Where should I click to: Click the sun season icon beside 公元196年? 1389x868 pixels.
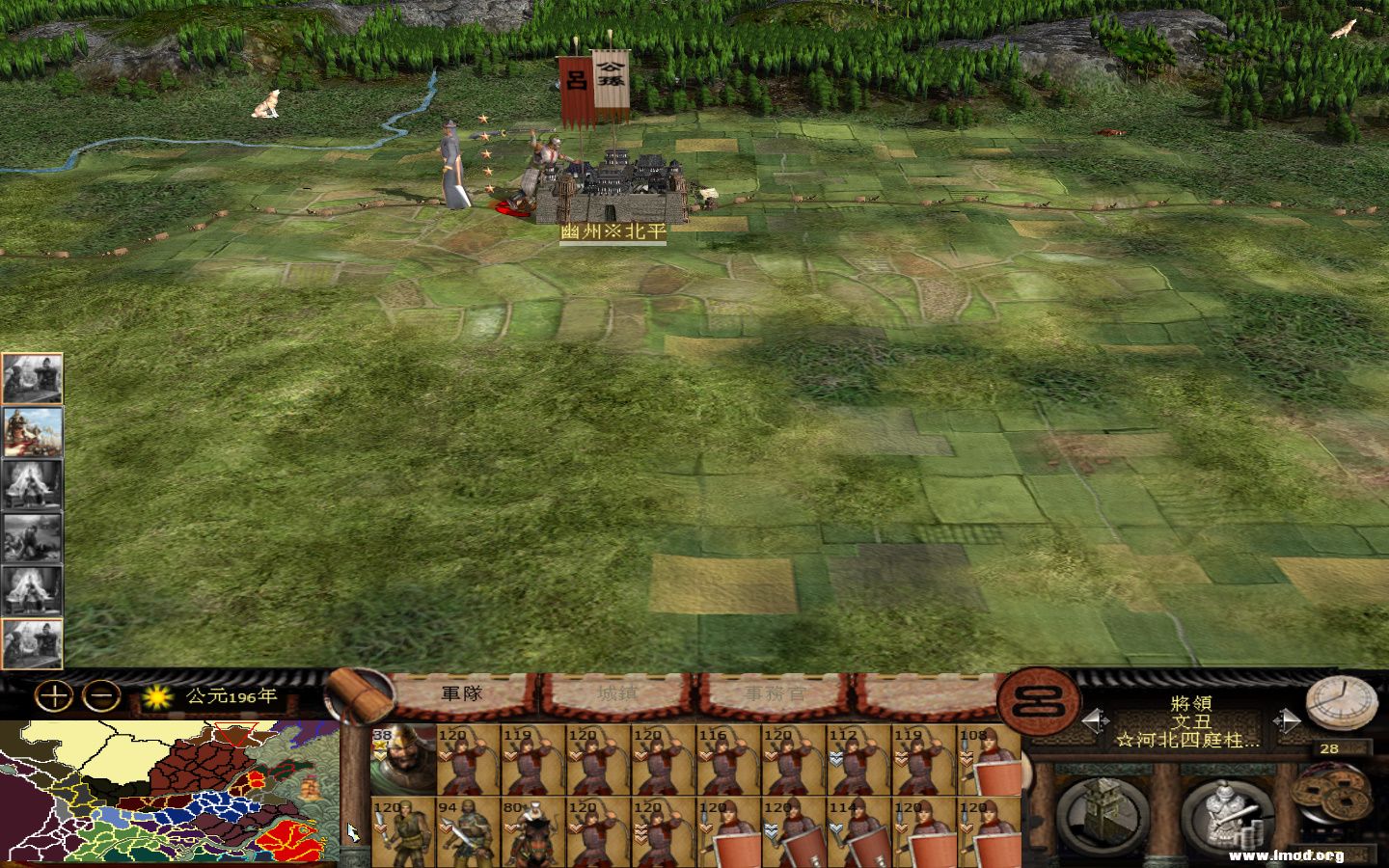coord(155,698)
